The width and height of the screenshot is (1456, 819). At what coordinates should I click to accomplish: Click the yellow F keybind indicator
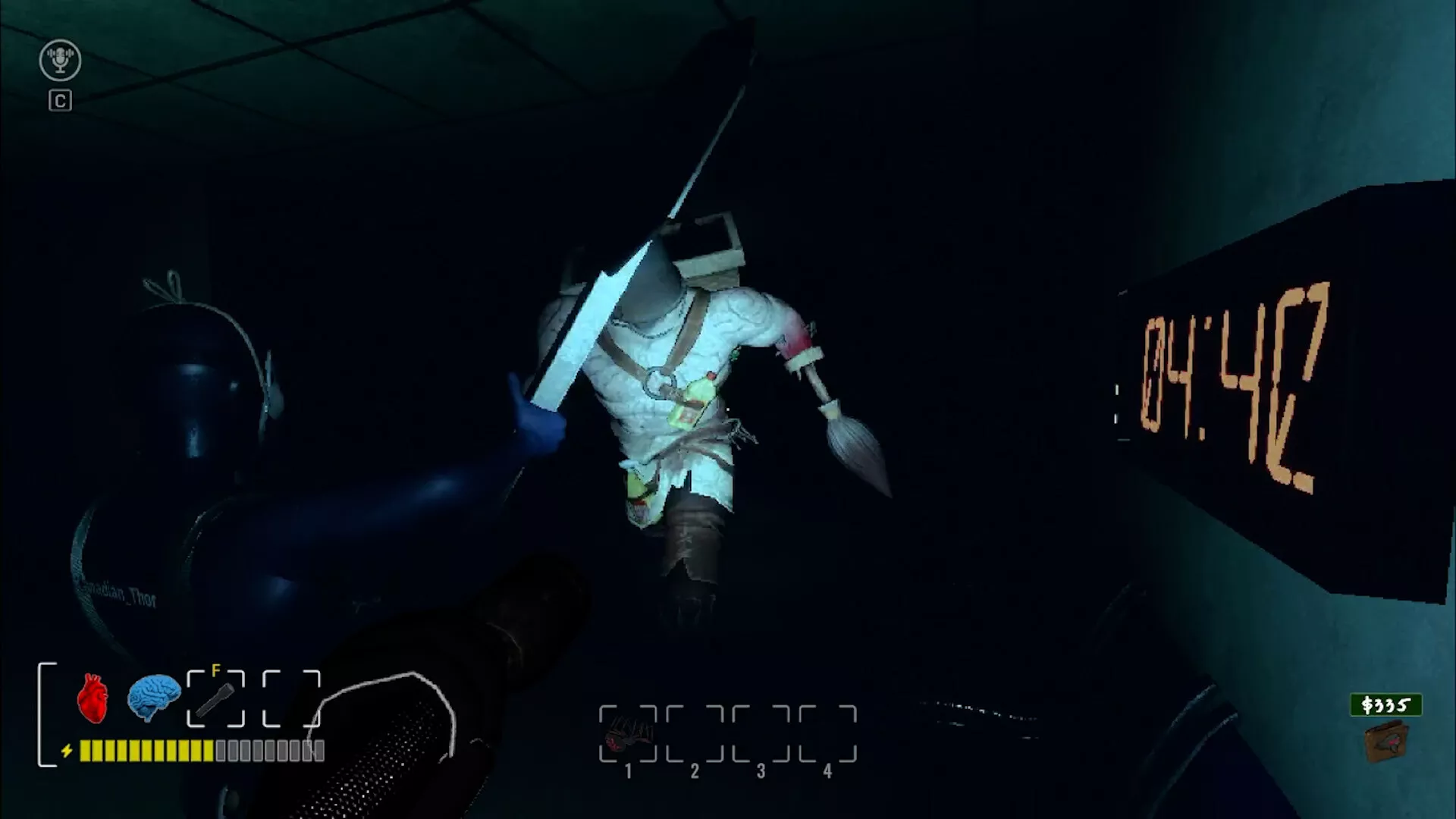216,670
